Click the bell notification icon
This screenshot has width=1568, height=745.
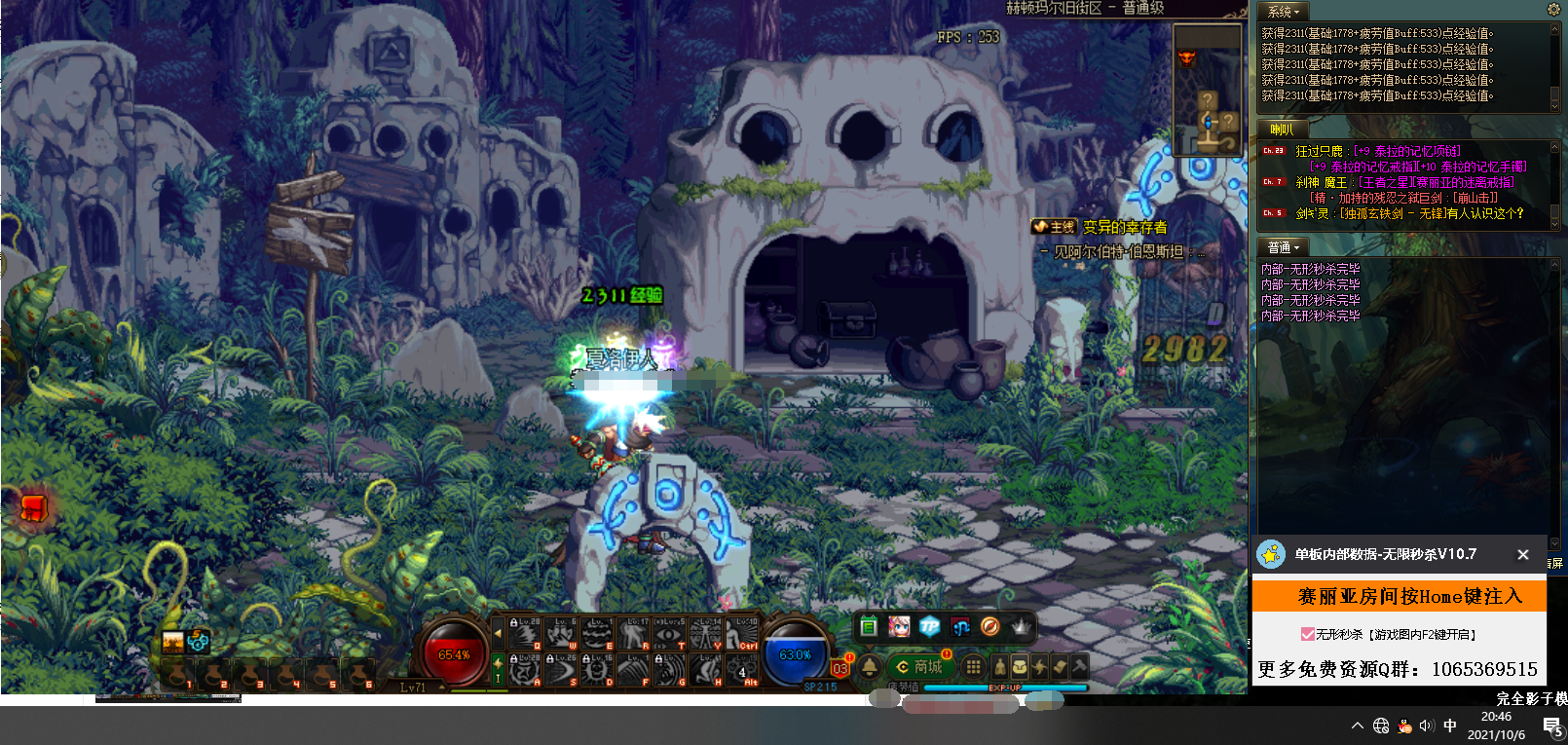point(869,667)
